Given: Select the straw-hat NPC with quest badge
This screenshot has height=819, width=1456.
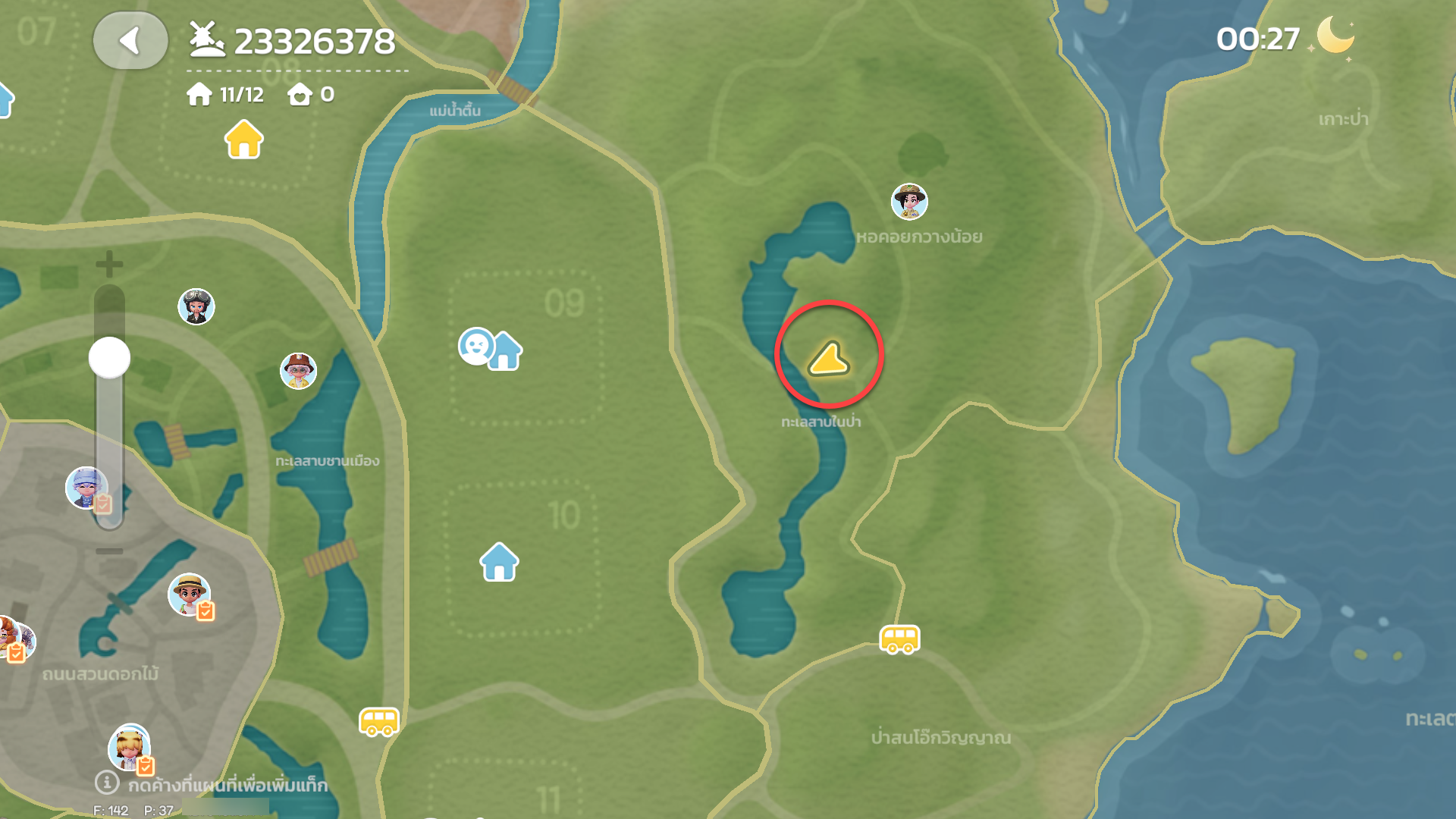Looking at the screenshot, I should pos(190,594).
